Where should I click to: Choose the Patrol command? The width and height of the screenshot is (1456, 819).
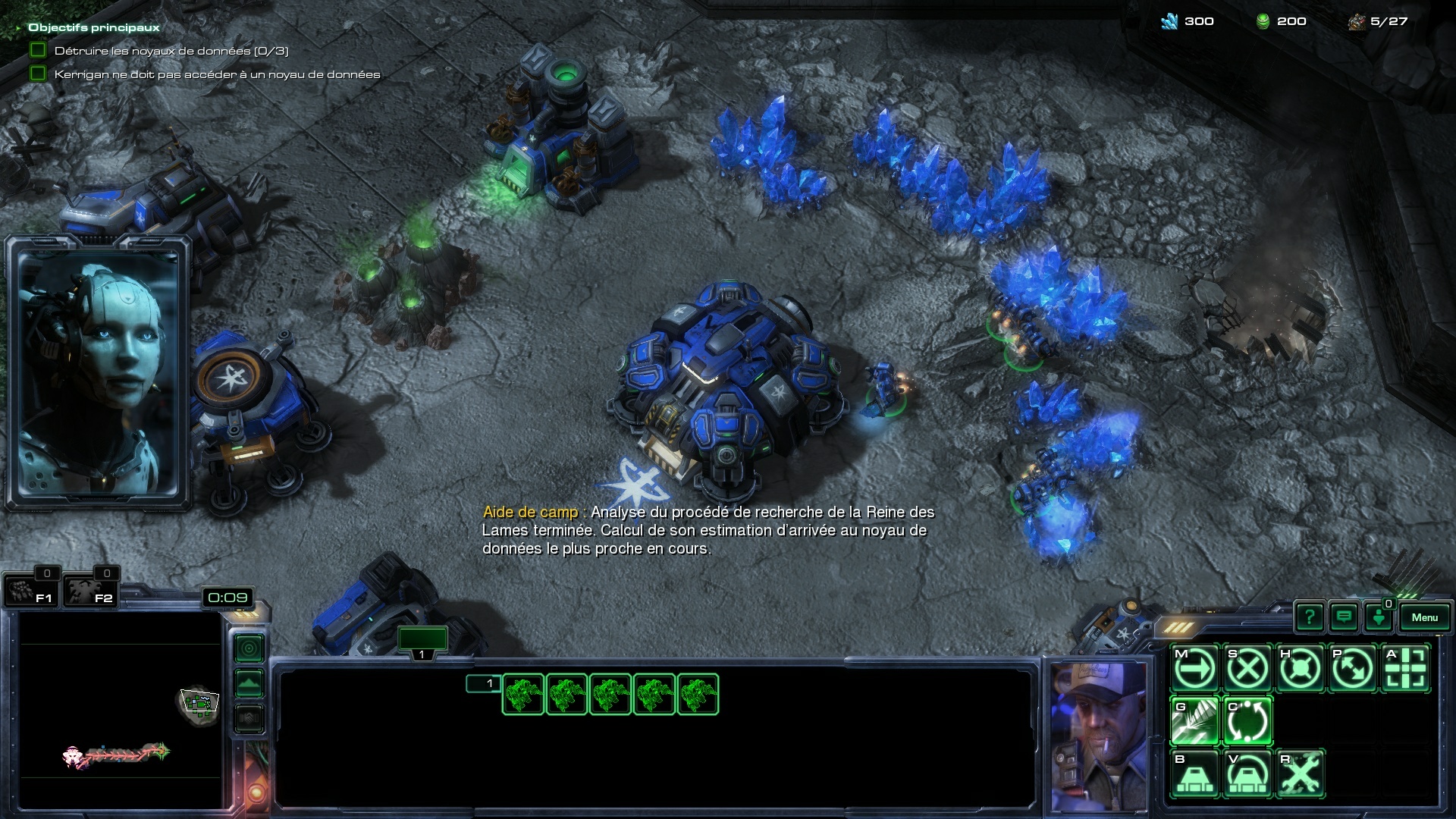pos(1352,669)
